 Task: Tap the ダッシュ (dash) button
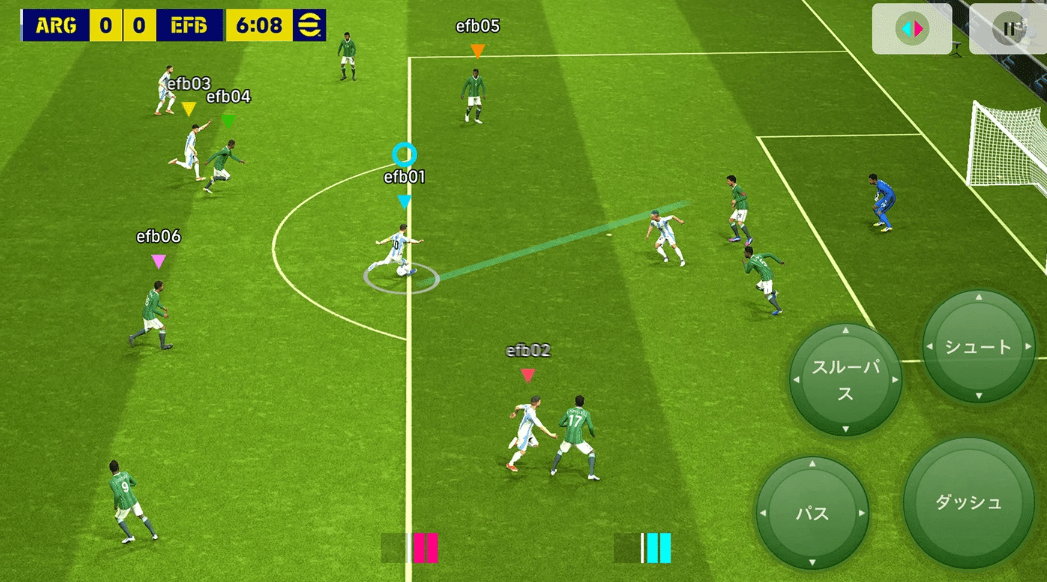[968, 502]
